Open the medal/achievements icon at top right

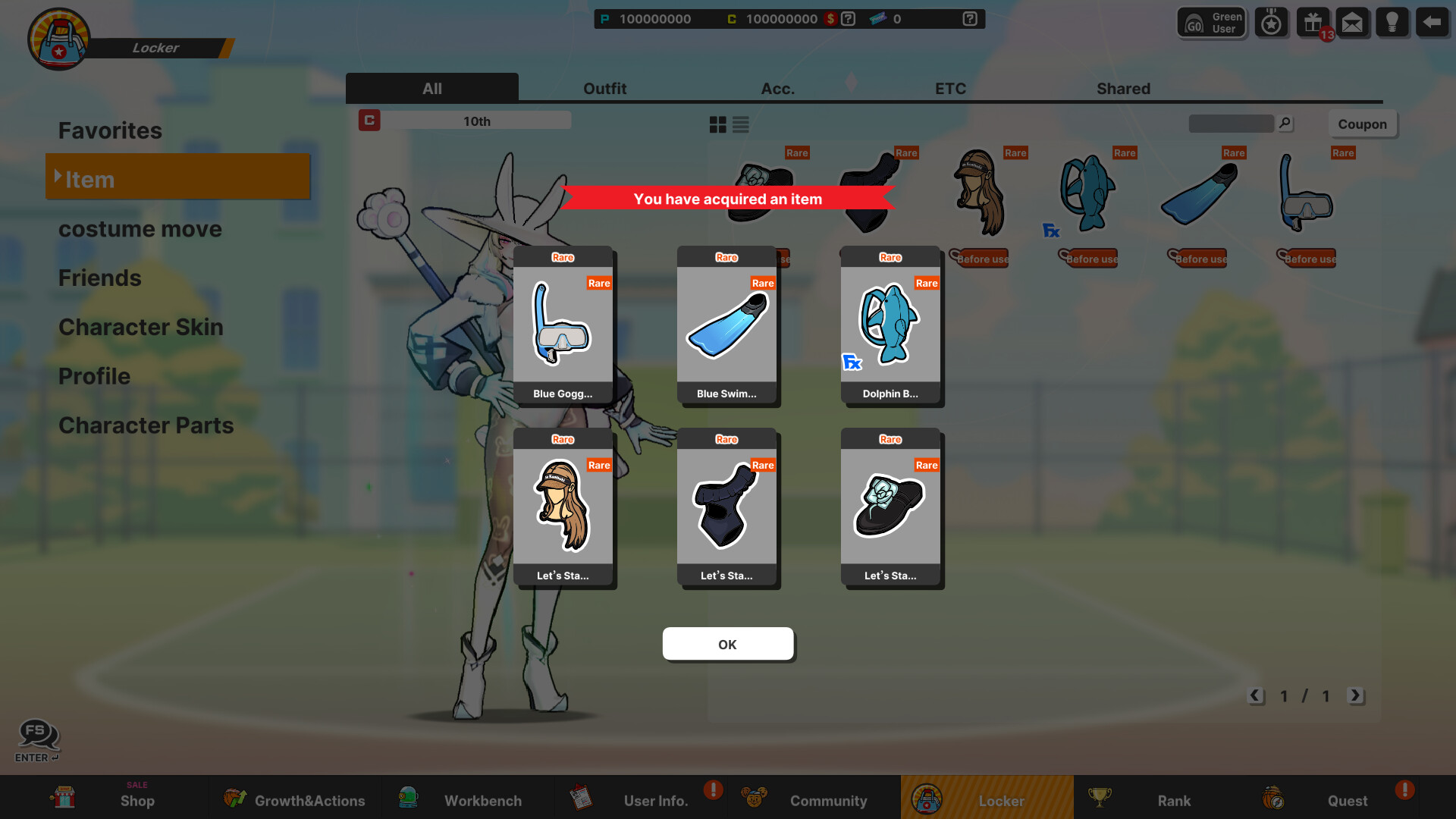(1271, 22)
